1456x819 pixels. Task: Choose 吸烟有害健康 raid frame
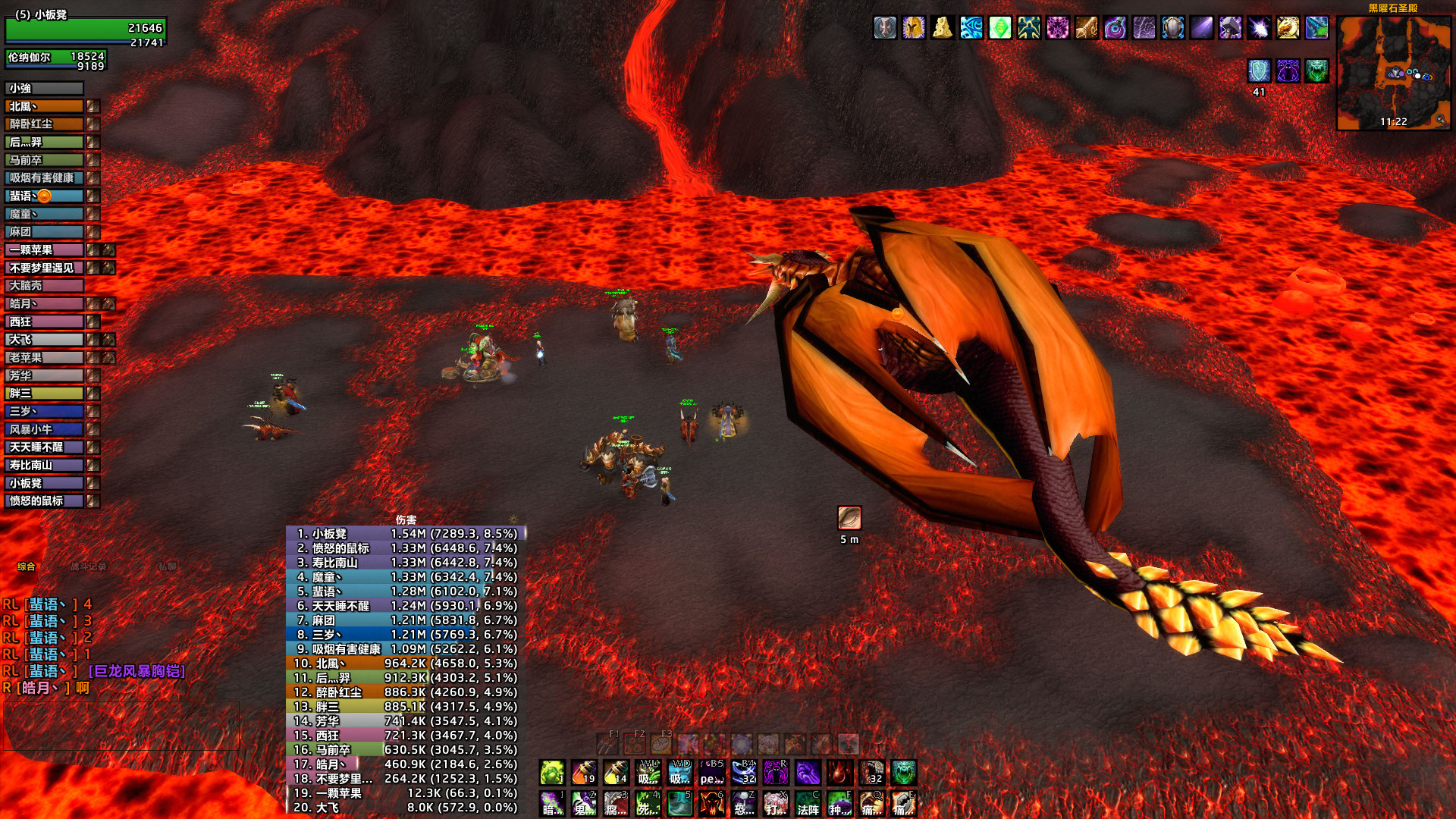click(x=44, y=178)
